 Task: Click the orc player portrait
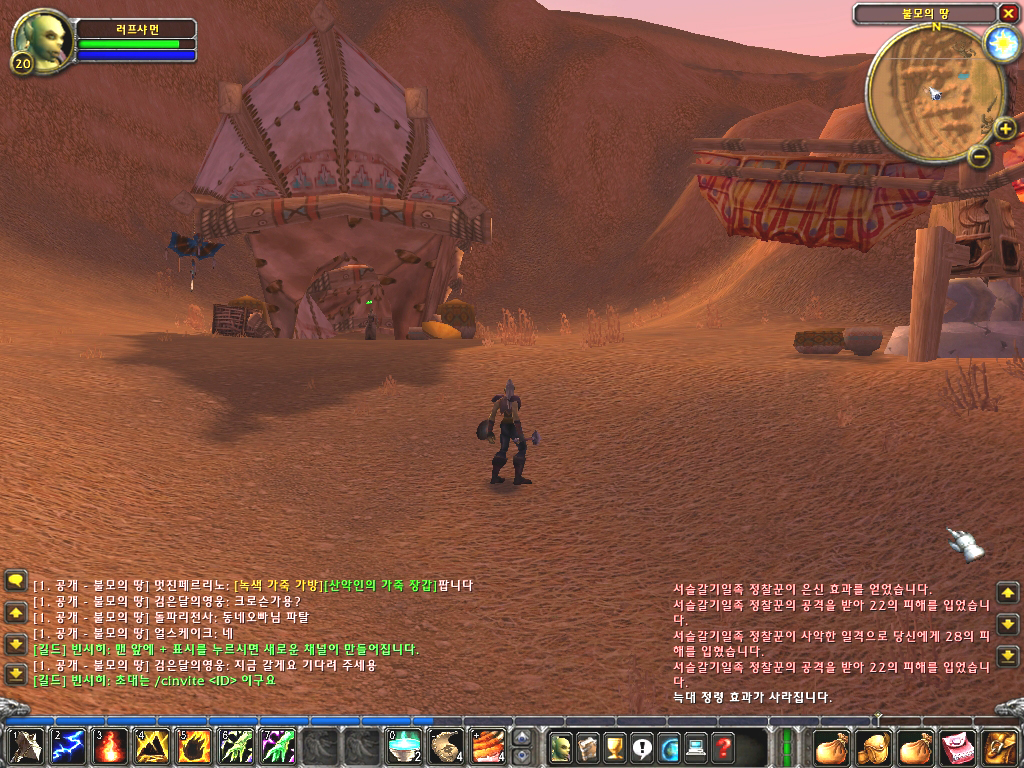(41, 38)
